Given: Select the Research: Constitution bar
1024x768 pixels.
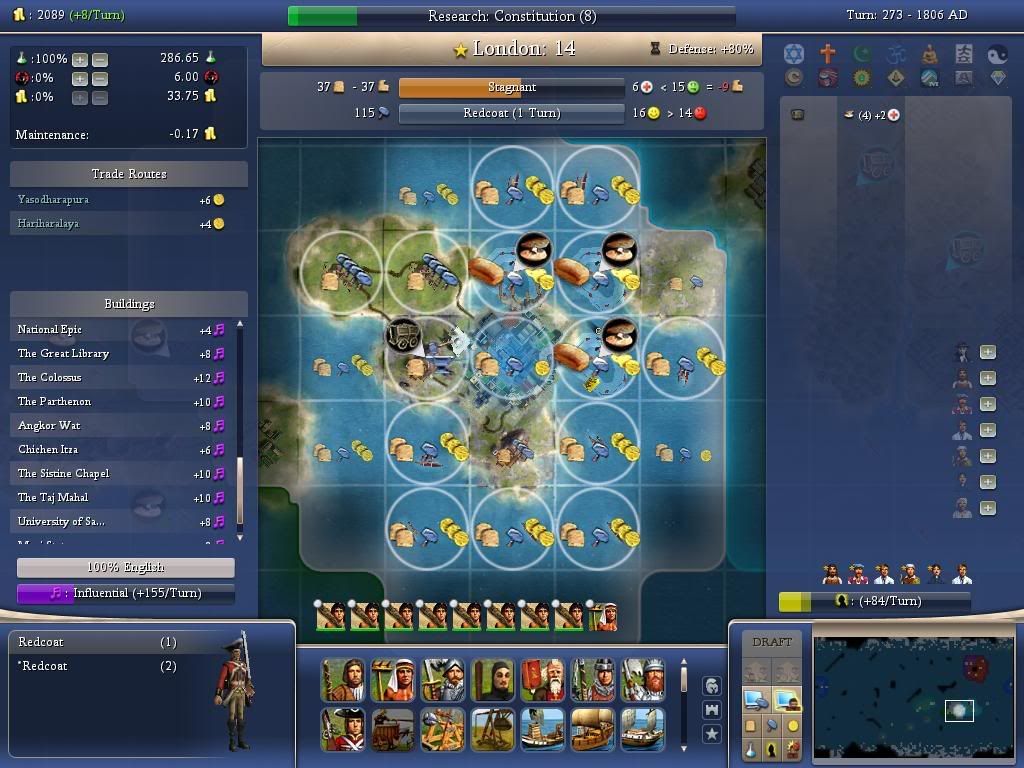Looking at the screenshot, I should [x=511, y=16].
